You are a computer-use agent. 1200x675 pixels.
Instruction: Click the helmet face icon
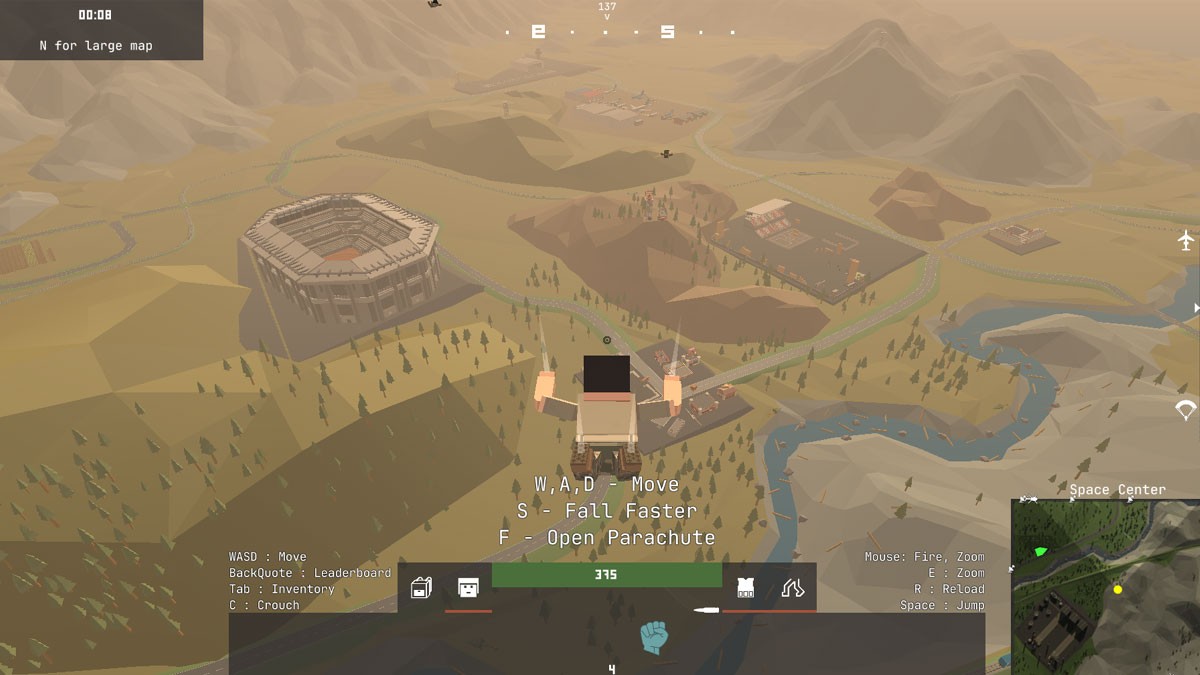click(x=468, y=588)
